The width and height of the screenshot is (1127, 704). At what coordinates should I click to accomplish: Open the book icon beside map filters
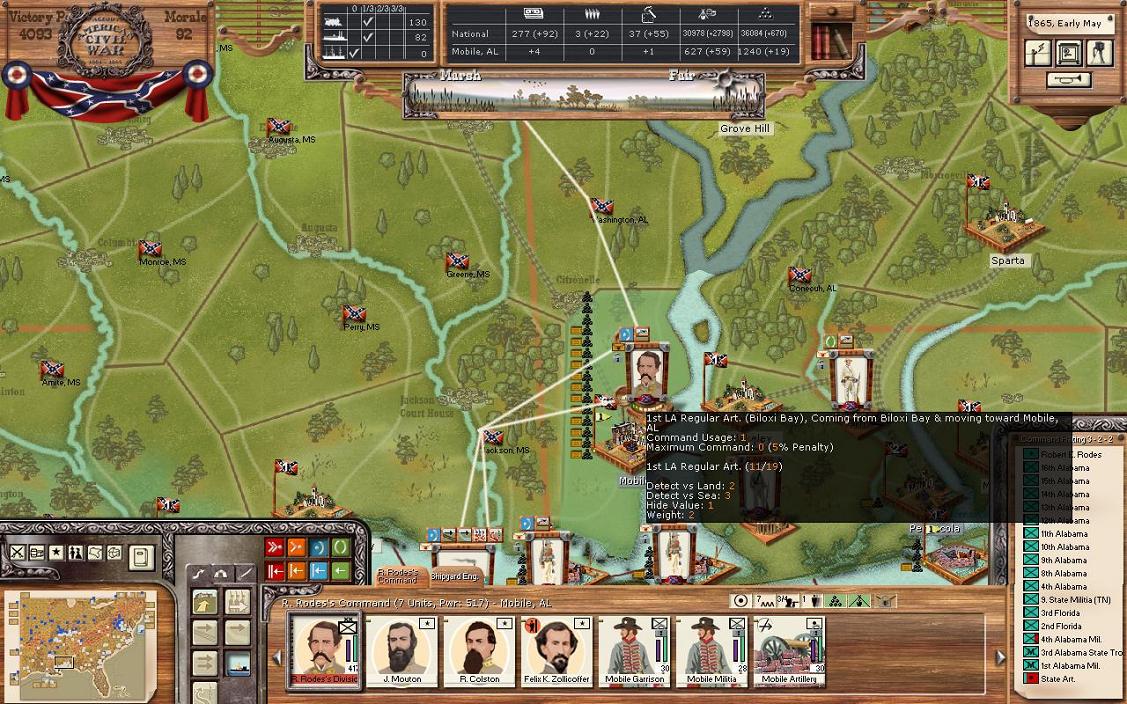point(142,555)
